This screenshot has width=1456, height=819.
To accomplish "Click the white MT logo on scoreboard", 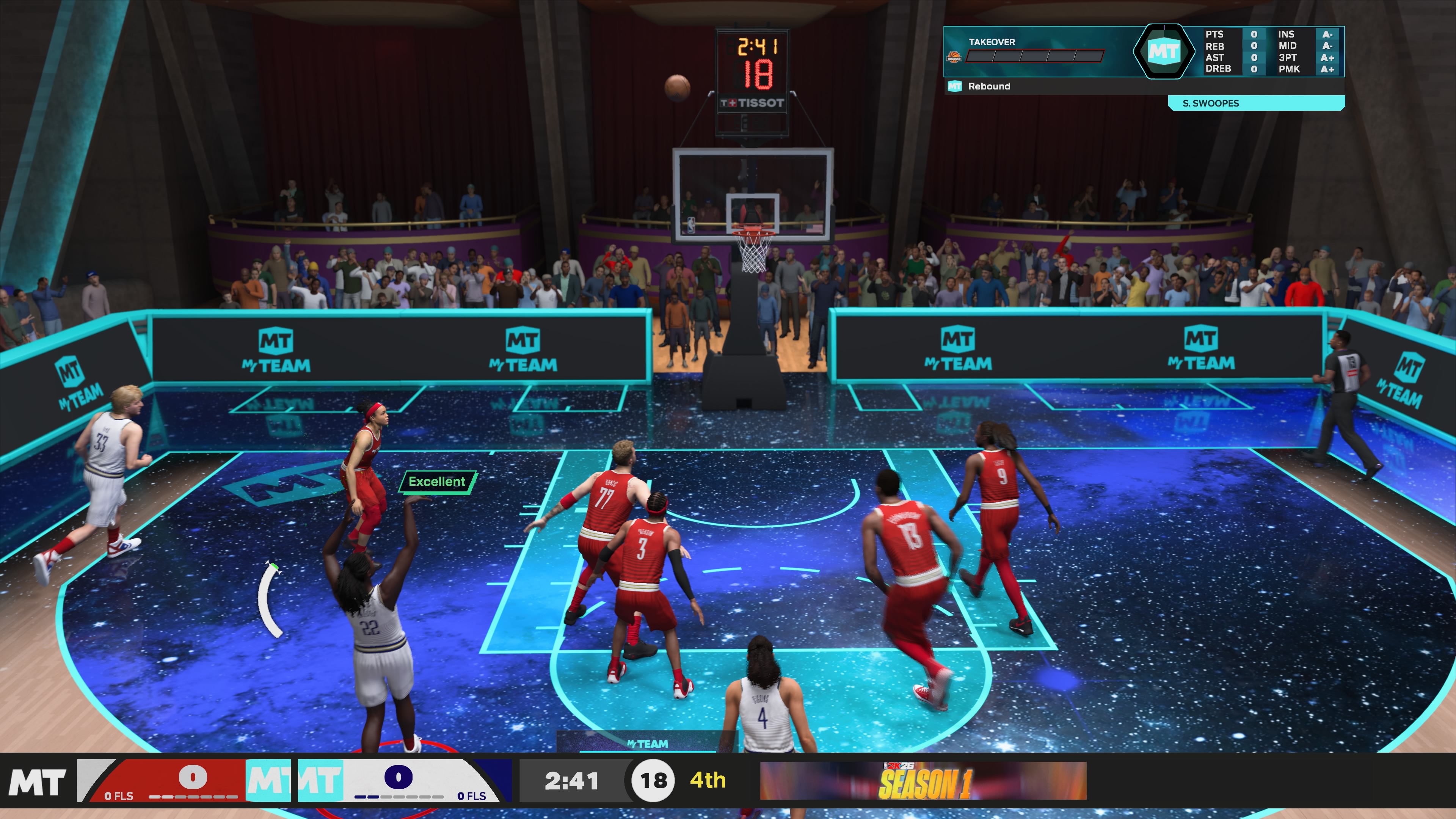I will (x=37, y=782).
